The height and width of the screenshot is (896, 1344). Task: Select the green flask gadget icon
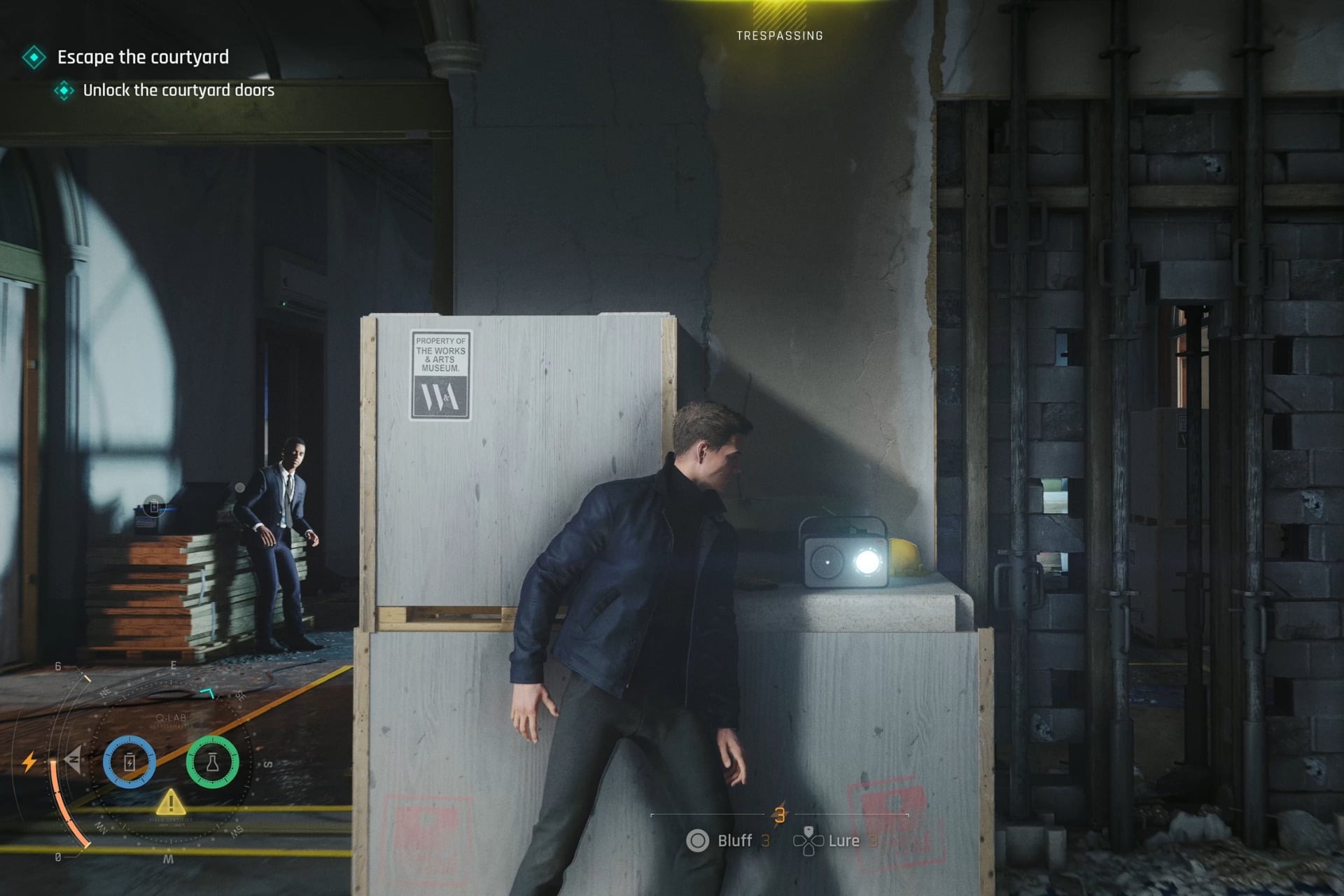[x=212, y=762]
